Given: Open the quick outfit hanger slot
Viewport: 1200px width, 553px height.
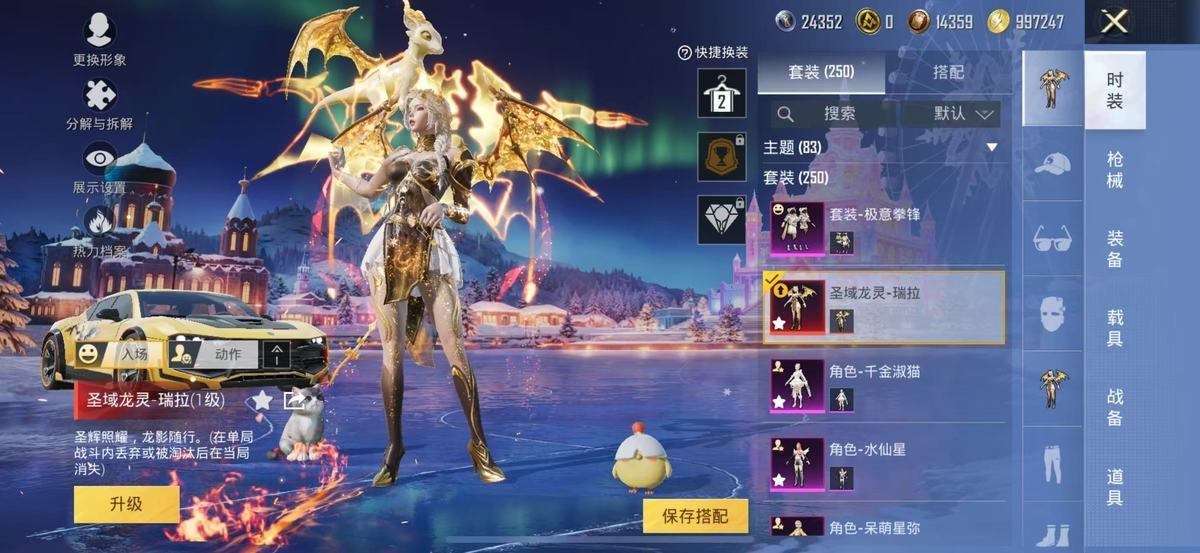Looking at the screenshot, I should tap(721, 93).
